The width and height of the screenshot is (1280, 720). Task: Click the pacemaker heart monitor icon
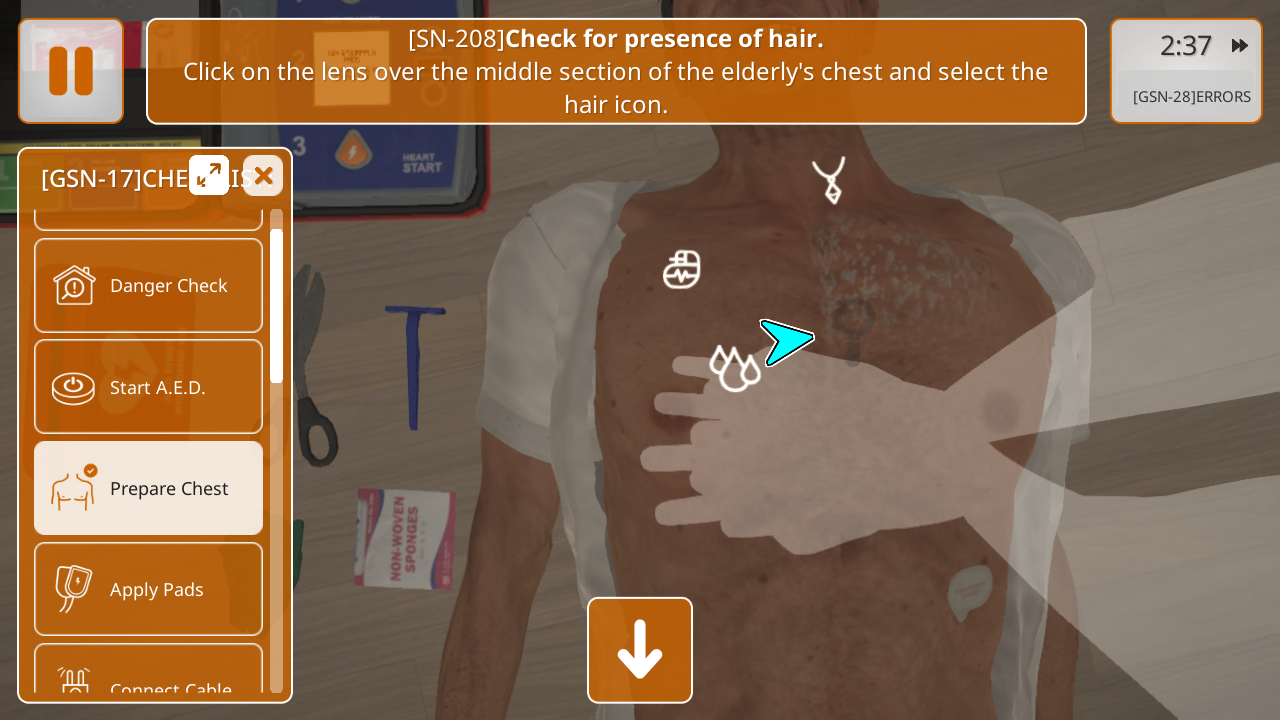point(682,270)
